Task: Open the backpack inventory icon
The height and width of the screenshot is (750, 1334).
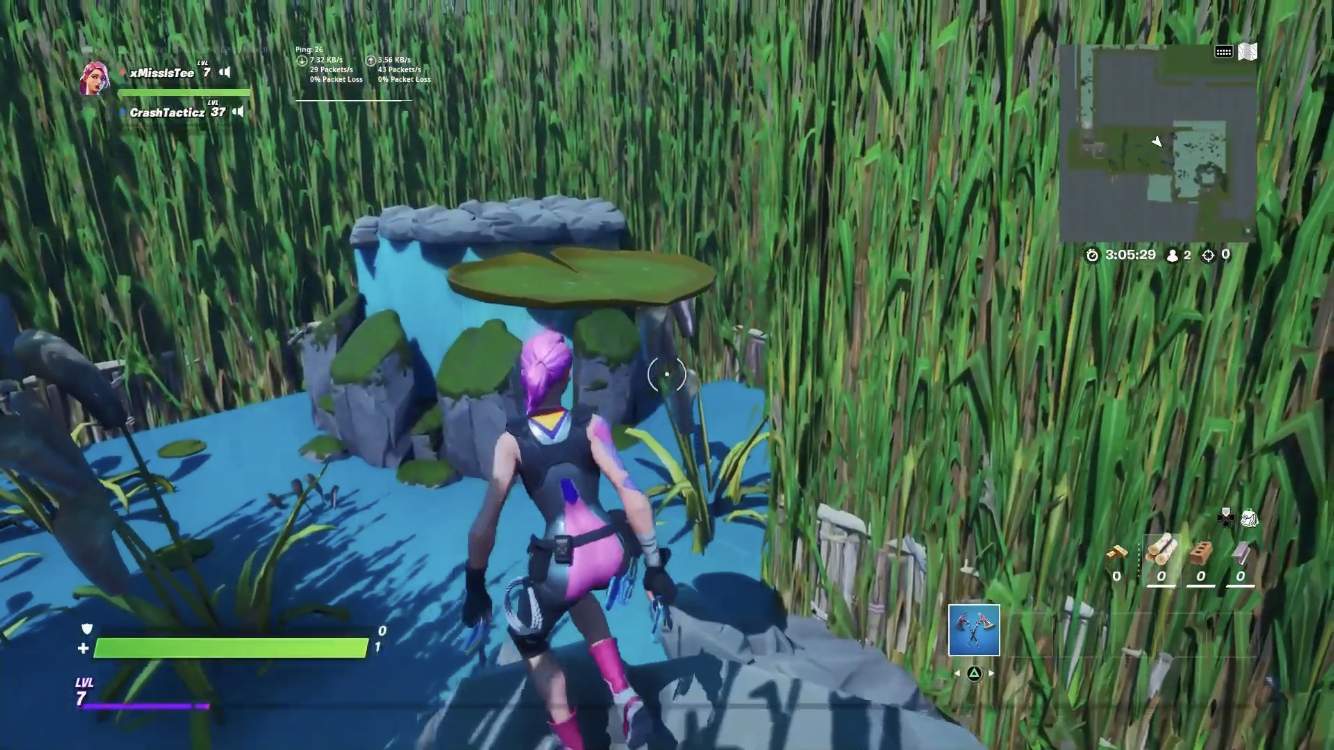Action: pos(1249,517)
